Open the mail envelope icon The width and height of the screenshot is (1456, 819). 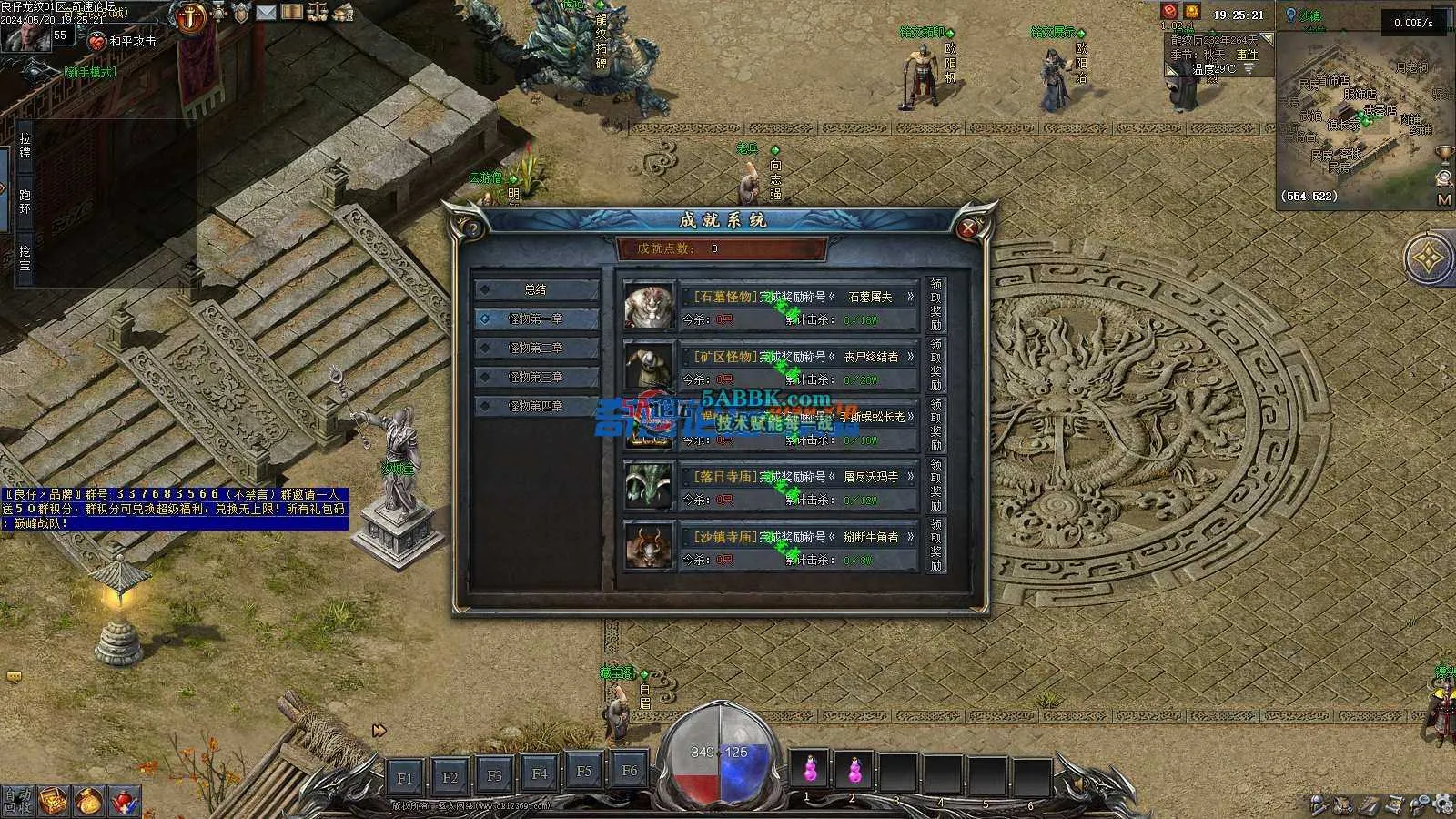(x=266, y=13)
